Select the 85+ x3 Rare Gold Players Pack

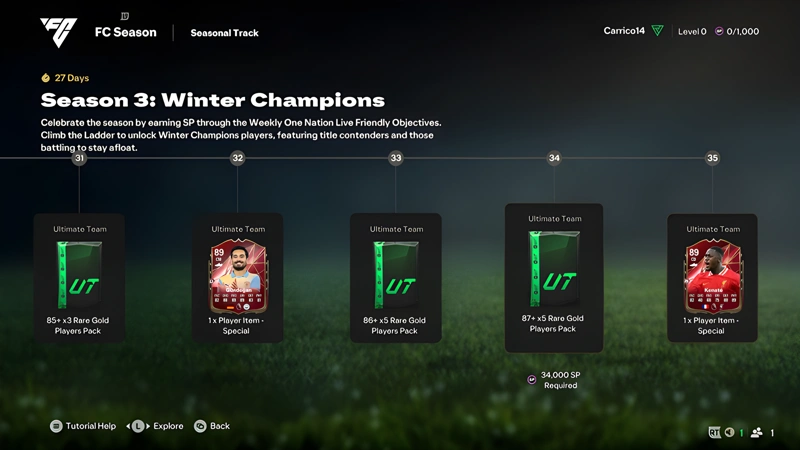(79, 278)
